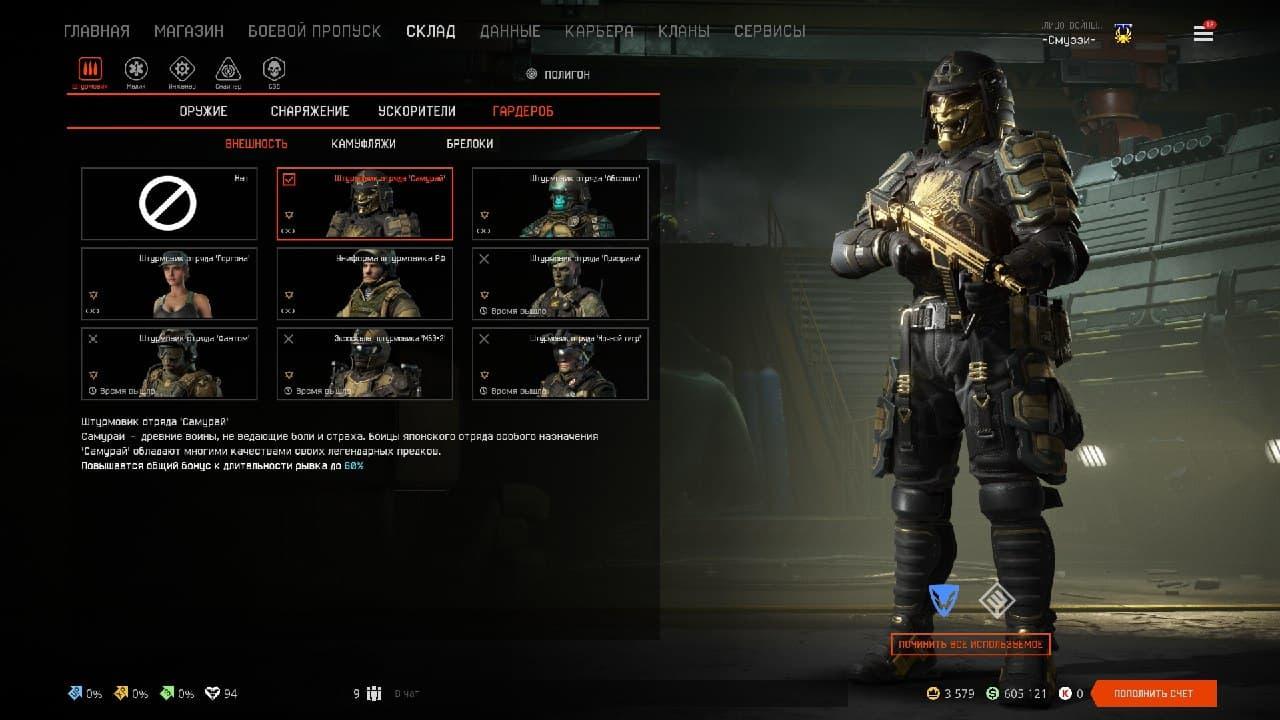This screenshot has height=720, width=1280.
Task: Select the СЭД skull class icon
Action: (x=273, y=70)
